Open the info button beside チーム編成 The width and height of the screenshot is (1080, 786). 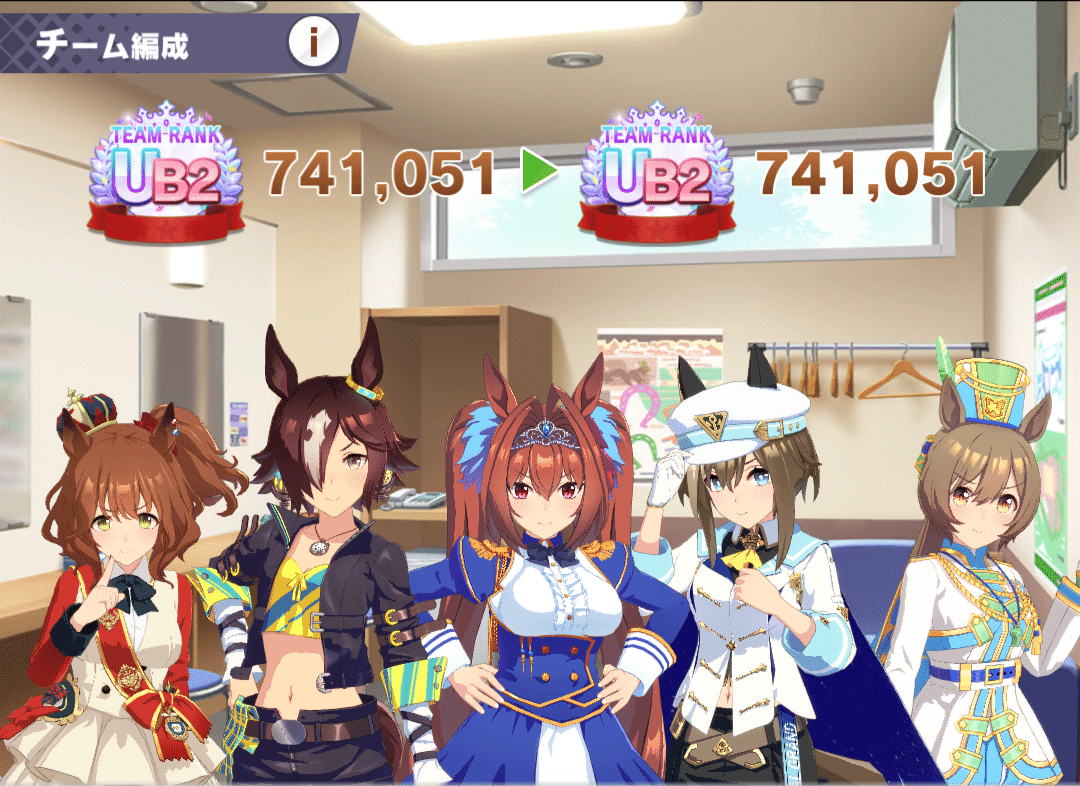[314, 42]
